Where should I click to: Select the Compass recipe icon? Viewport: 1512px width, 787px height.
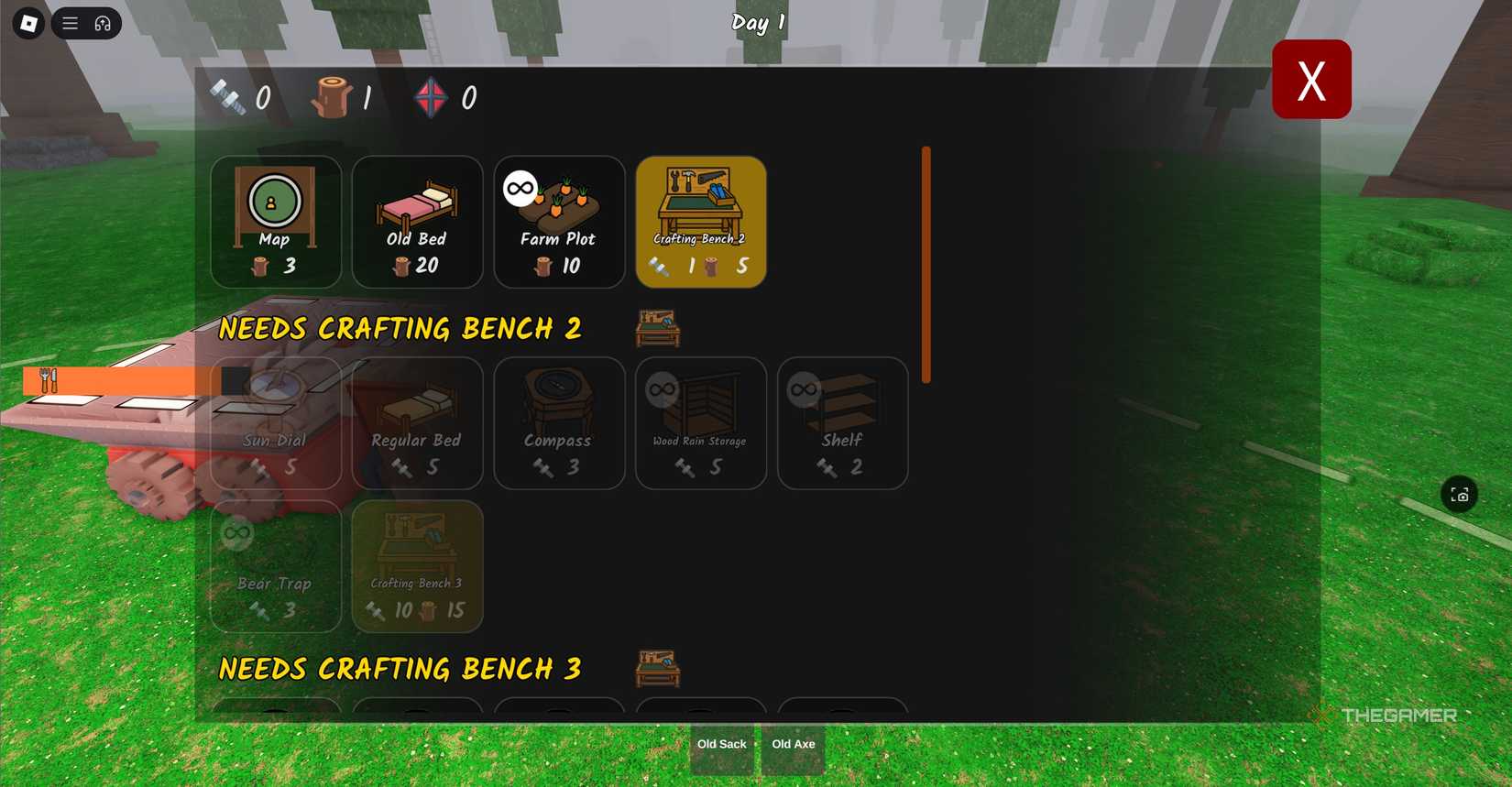[x=559, y=423]
